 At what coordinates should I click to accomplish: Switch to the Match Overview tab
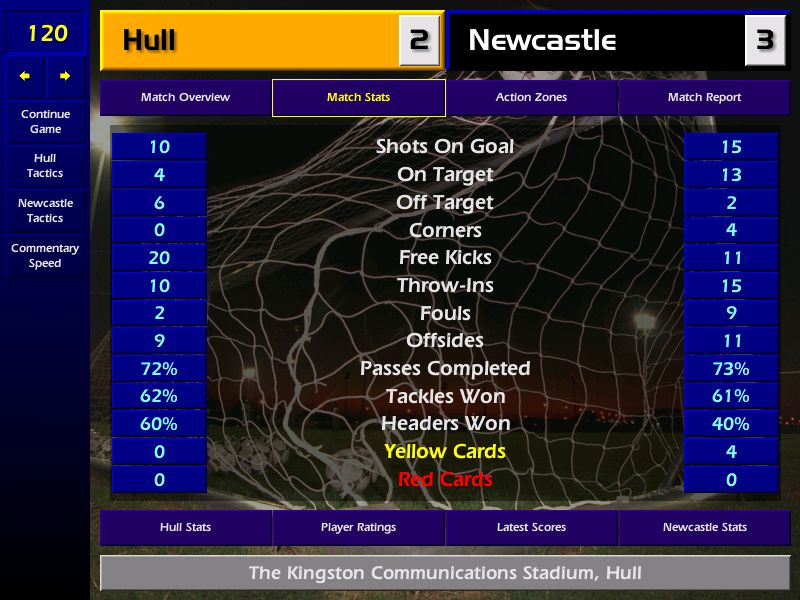185,98
